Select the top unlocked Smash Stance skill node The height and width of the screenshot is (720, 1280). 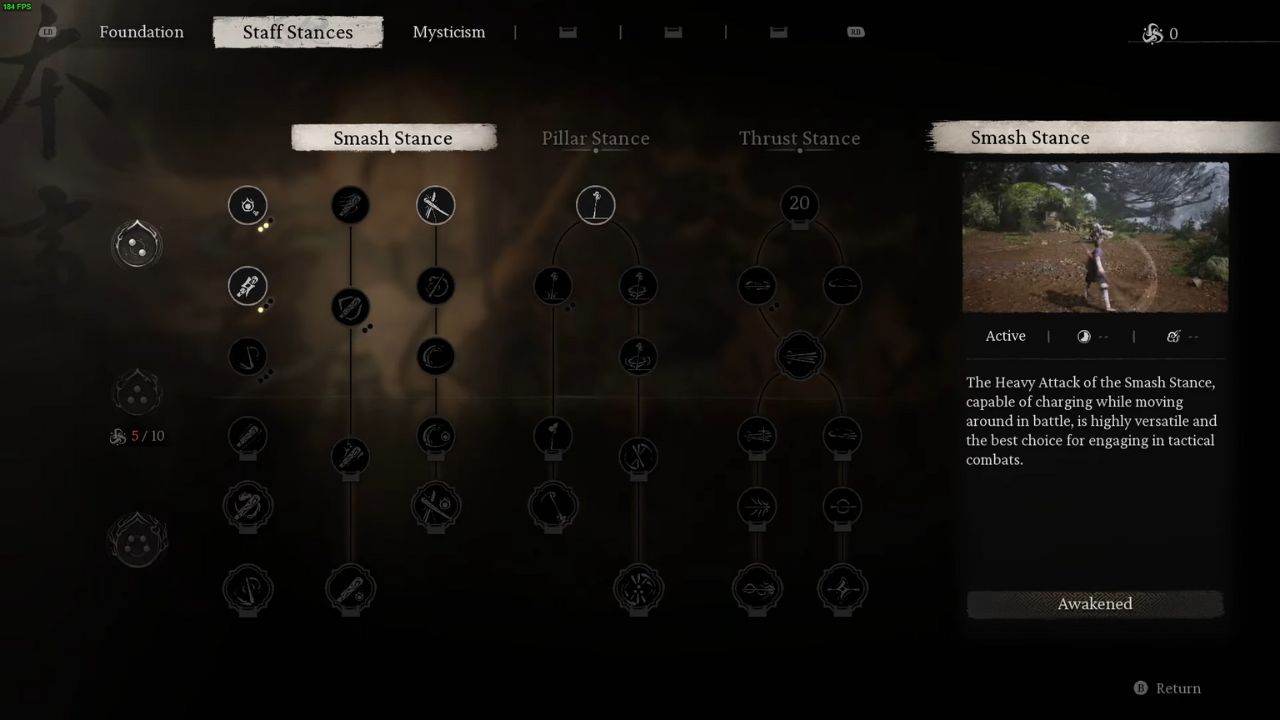click(x=248, y=205)
